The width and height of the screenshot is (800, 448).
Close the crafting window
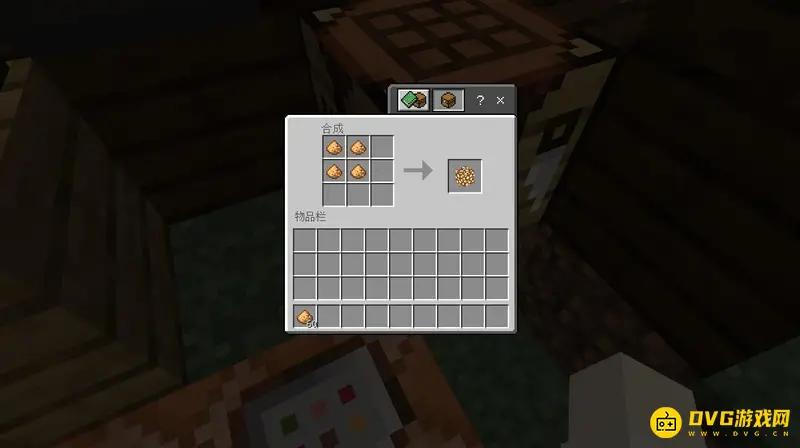pyautogui.click(x=502, y=100)
